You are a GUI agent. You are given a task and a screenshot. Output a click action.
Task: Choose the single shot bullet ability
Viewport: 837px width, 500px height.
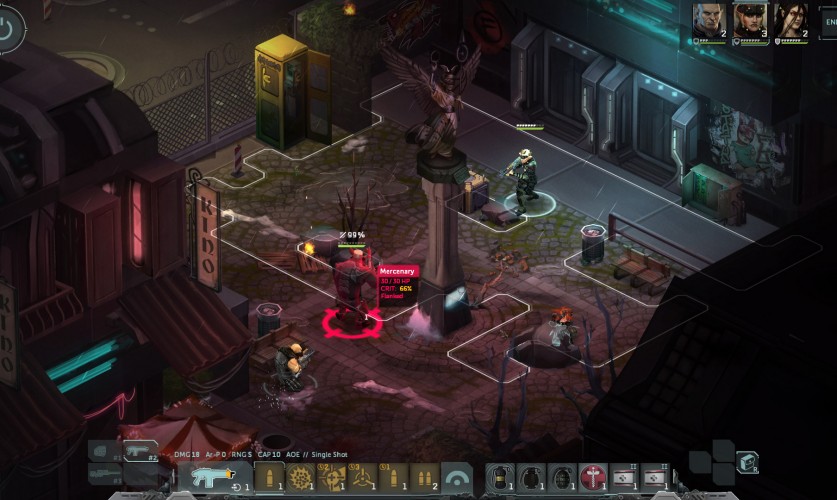point(269,478)
